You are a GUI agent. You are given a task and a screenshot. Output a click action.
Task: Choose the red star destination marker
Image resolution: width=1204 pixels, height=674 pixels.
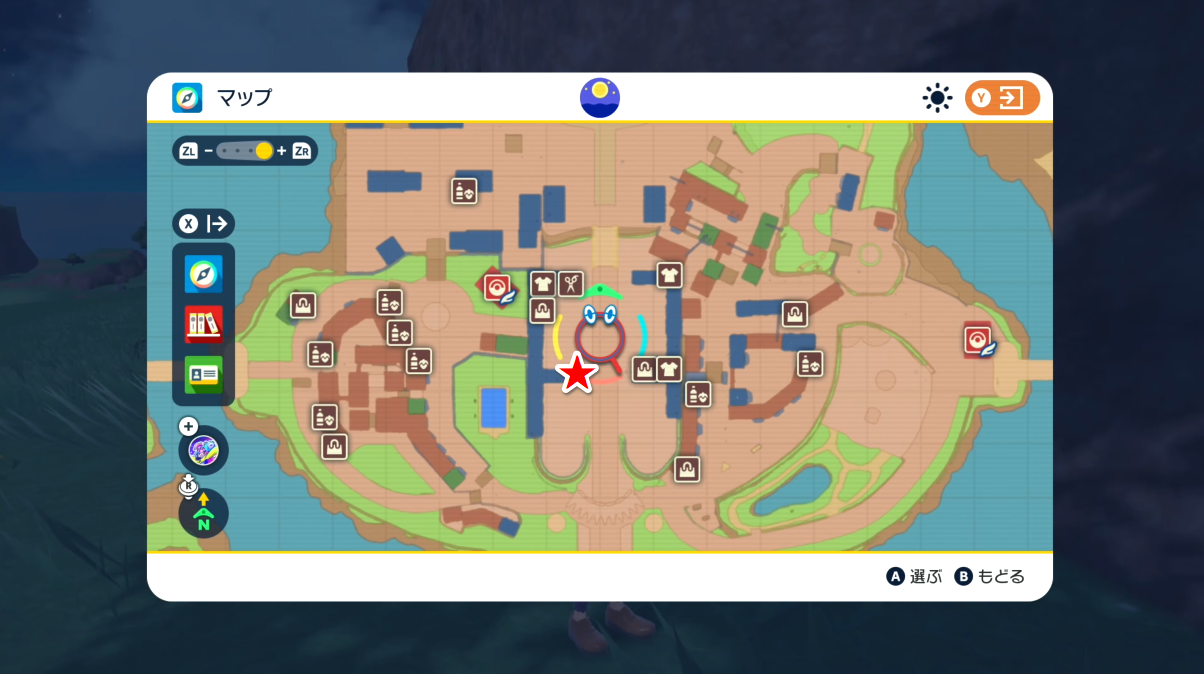[x=577, y=373]
